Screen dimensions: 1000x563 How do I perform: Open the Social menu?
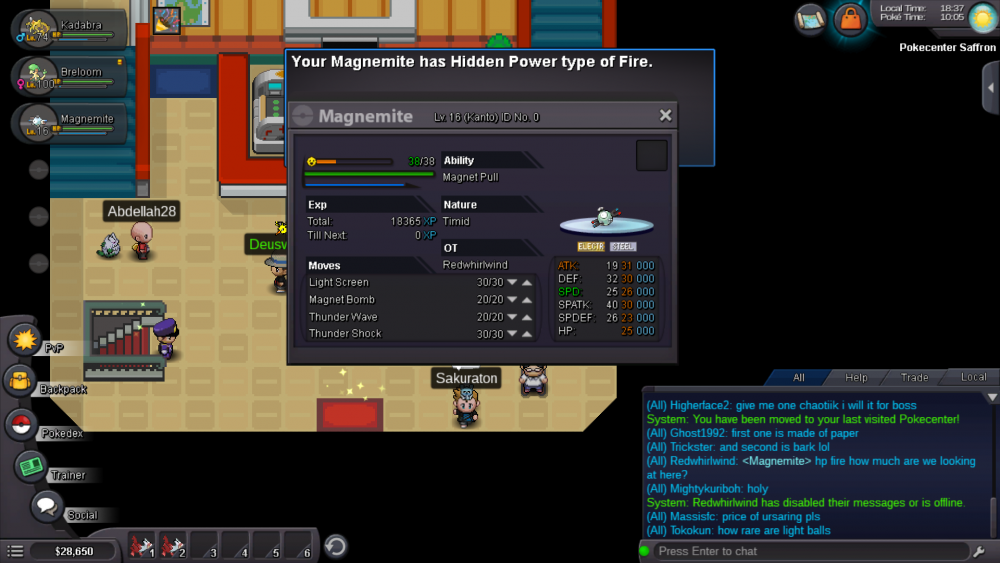(x=46, y=506)
